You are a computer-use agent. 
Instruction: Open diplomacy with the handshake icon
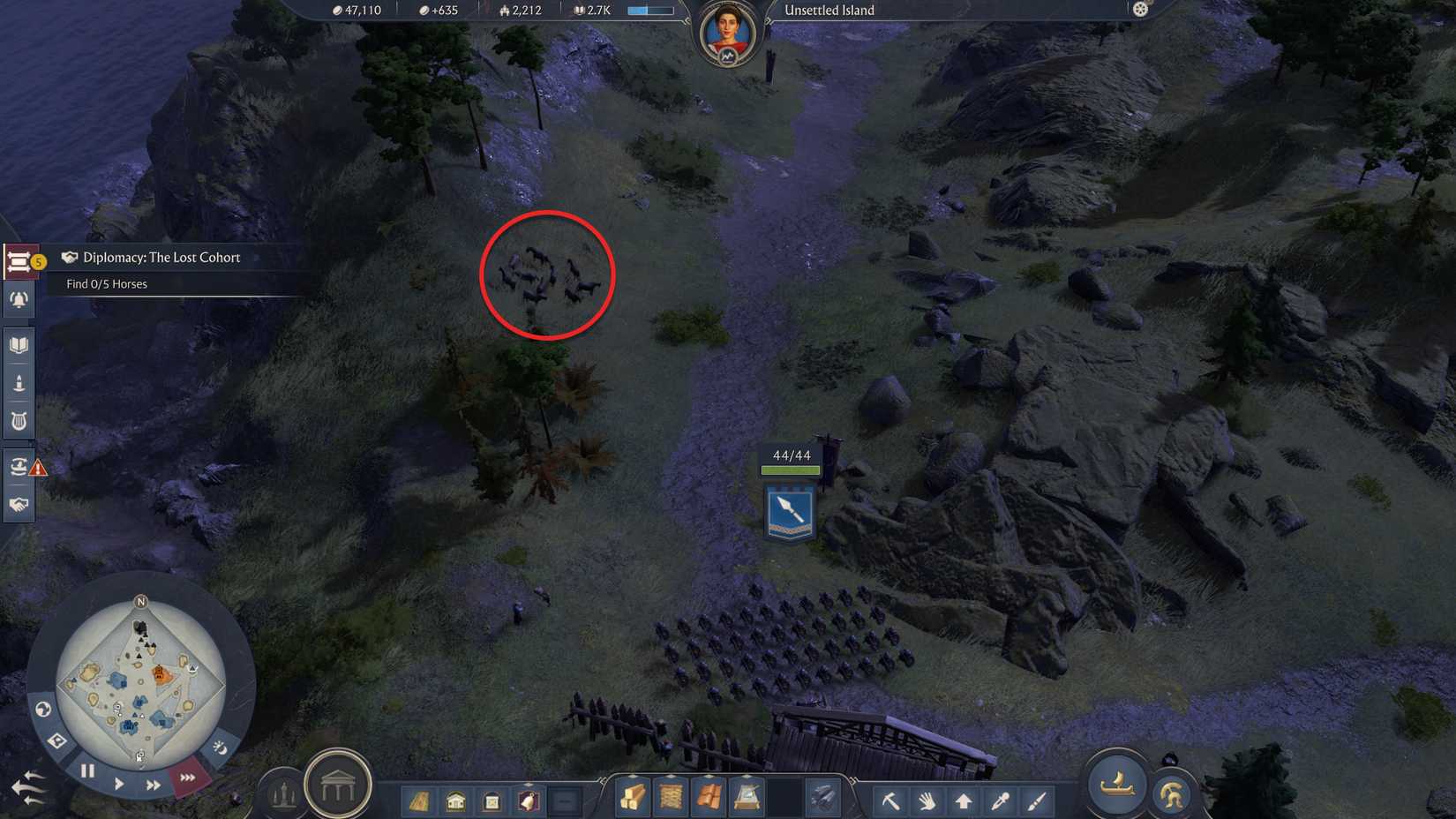tap(19, 503)
